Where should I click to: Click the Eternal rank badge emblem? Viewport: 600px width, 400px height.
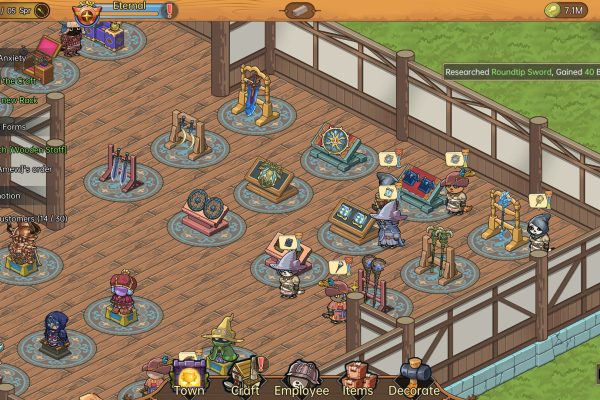click(x=88, y=13)
